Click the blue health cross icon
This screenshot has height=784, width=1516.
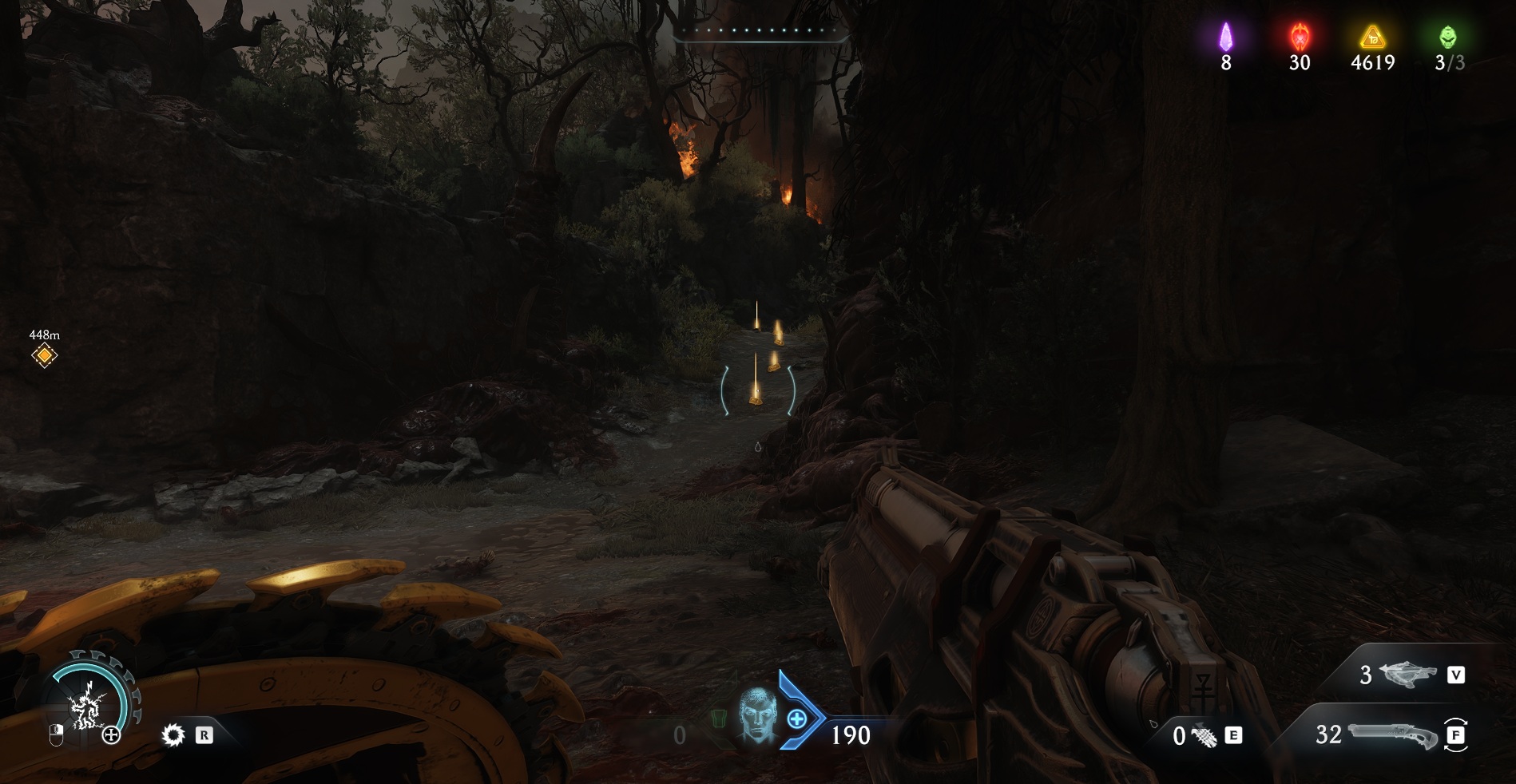click(x=796, y=719)
